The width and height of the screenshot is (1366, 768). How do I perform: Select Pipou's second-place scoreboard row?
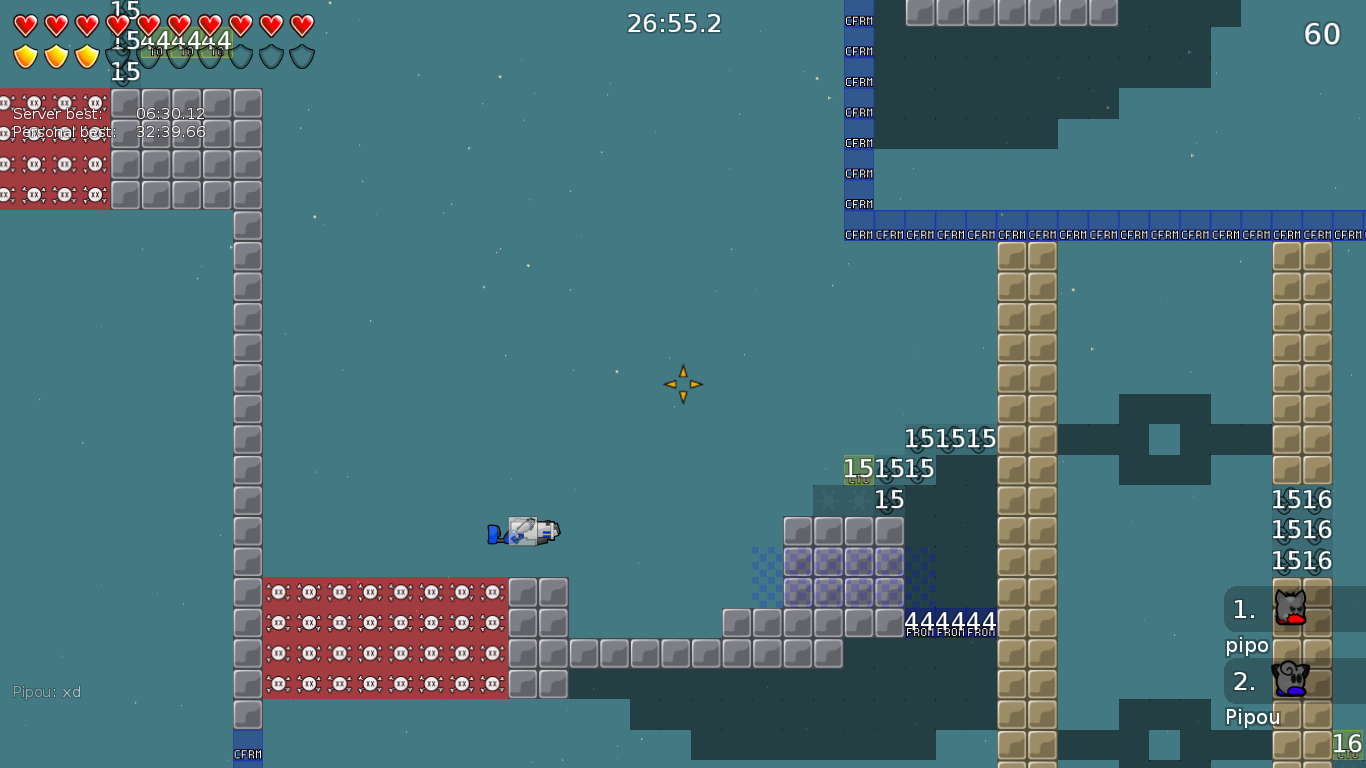(1293, 681)
